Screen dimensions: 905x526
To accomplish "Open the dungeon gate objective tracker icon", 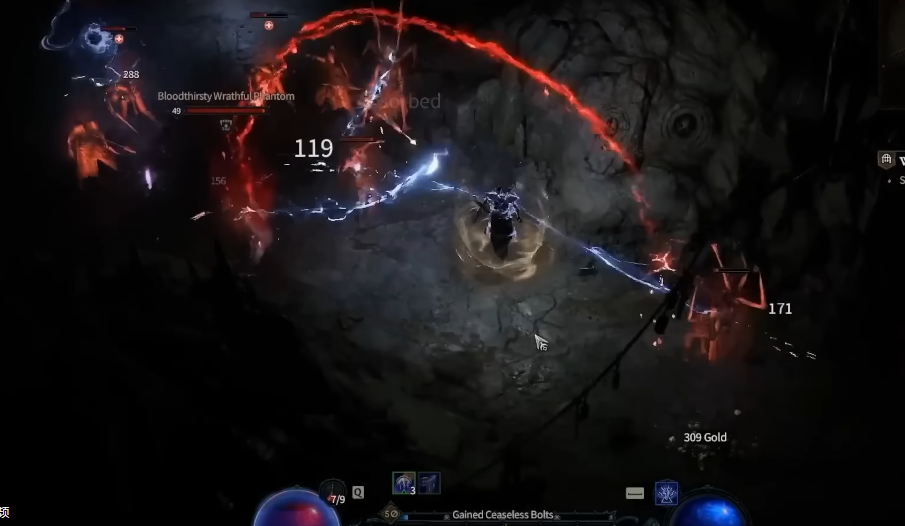I will (886, 160).
